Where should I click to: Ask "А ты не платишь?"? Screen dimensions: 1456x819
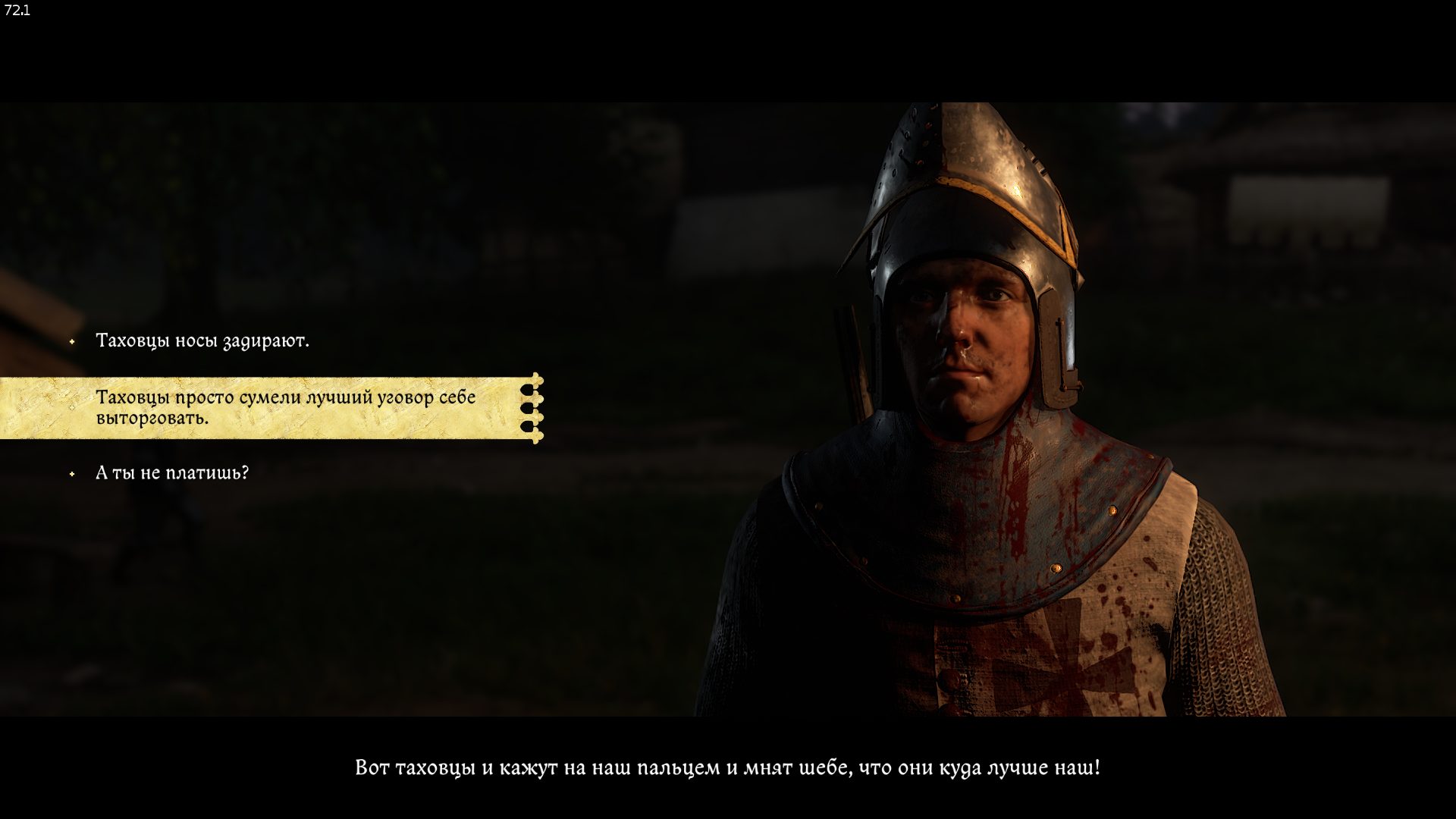[172, 473]
